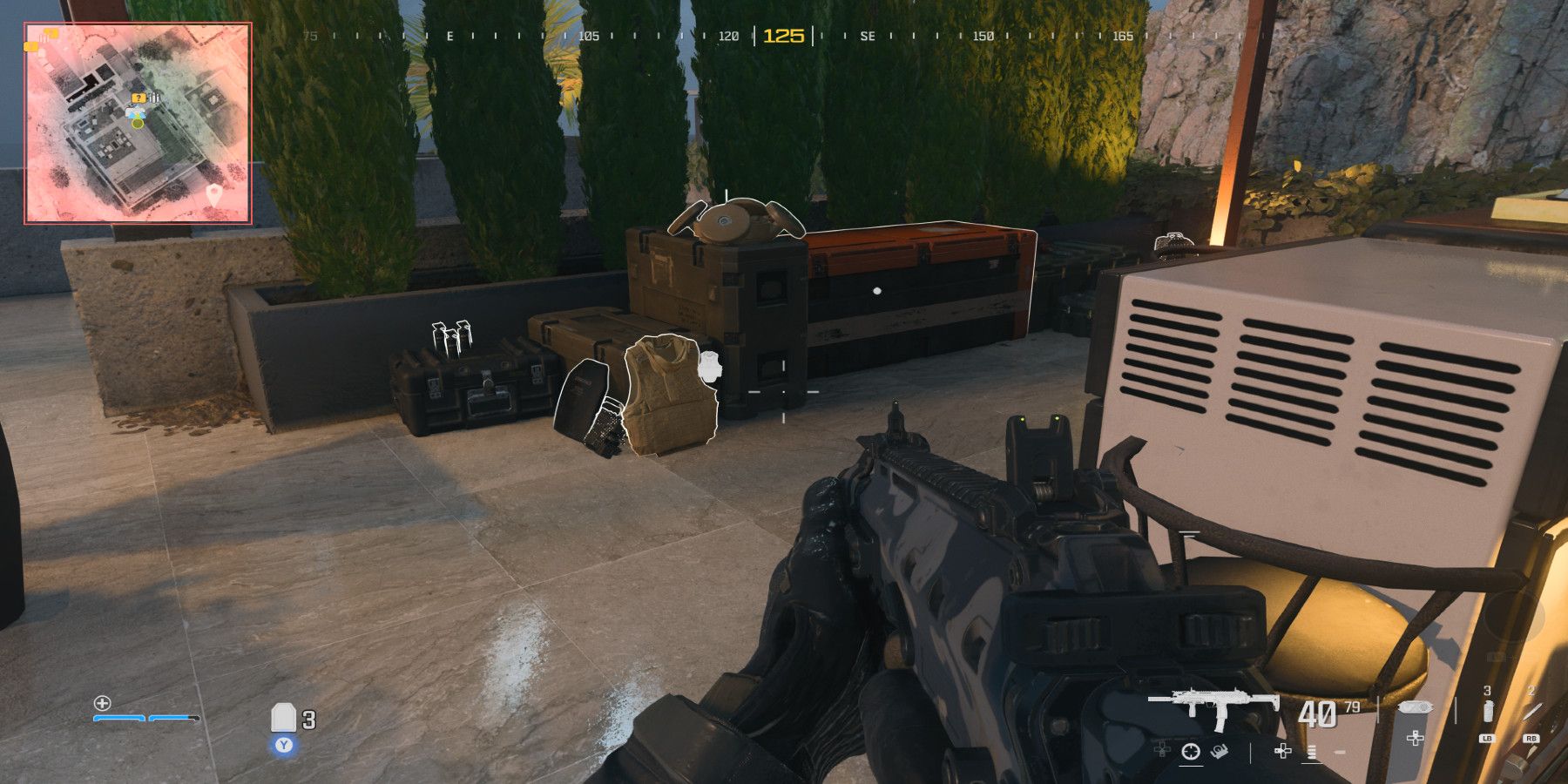
Task: Click the LB tactical equipment prompt
Action: click(1488, 739)
